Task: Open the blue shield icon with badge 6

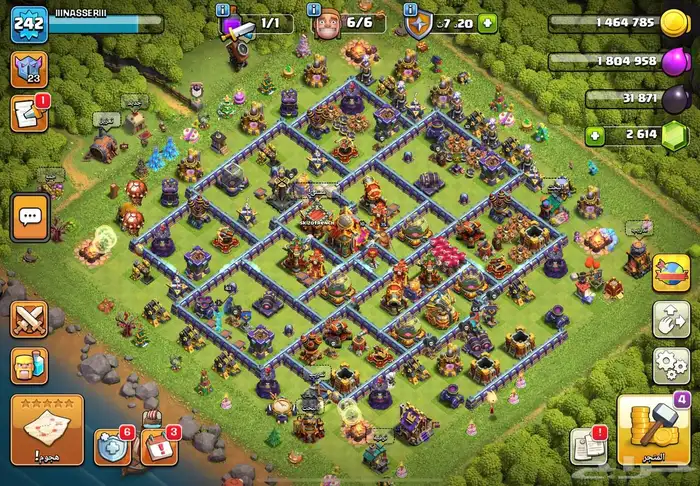Action: tap(113, 446)
